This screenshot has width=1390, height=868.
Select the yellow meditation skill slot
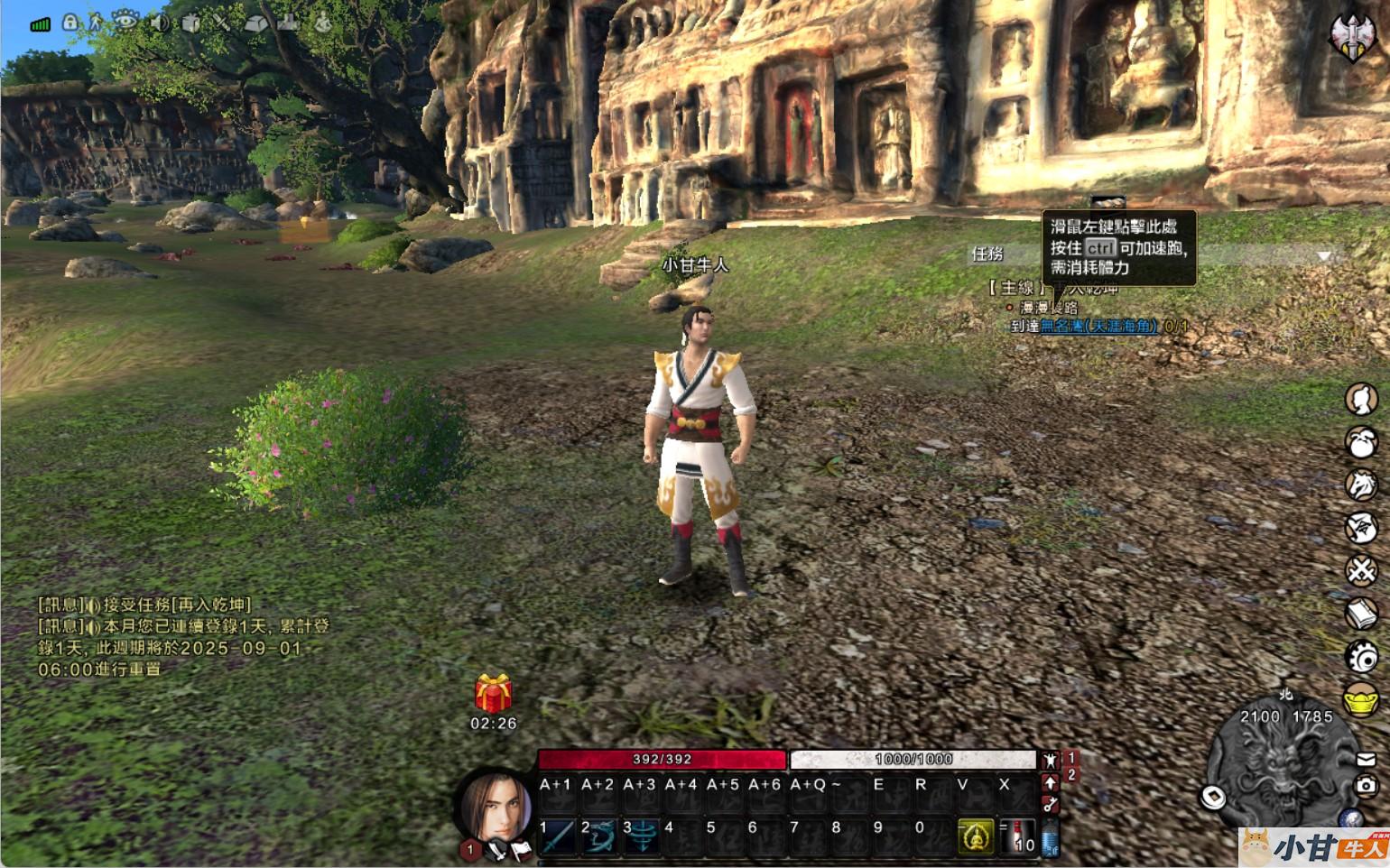(975, 836)
